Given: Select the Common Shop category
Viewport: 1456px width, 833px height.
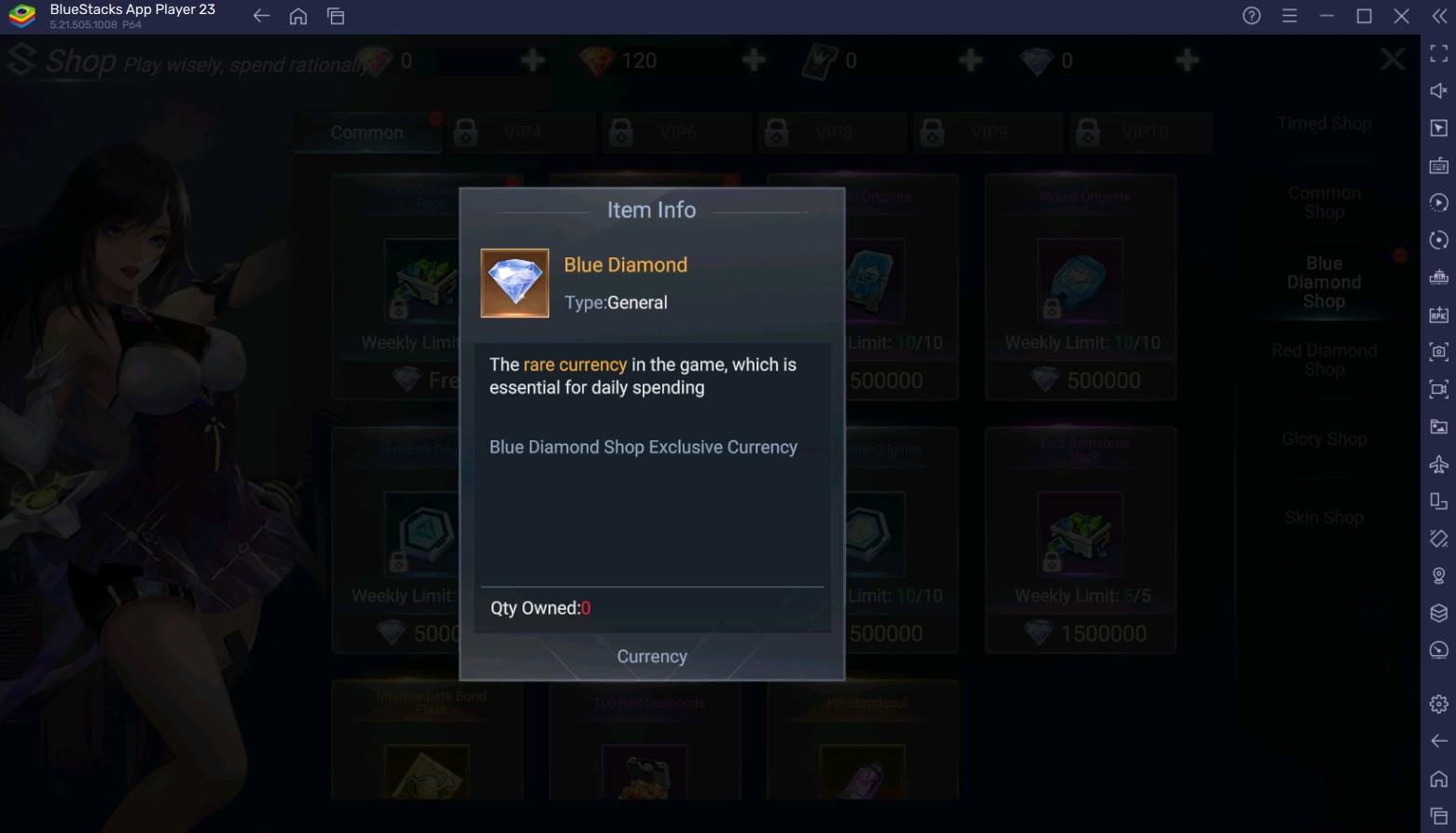Looking at the screenshot, I should (1324, 202).
